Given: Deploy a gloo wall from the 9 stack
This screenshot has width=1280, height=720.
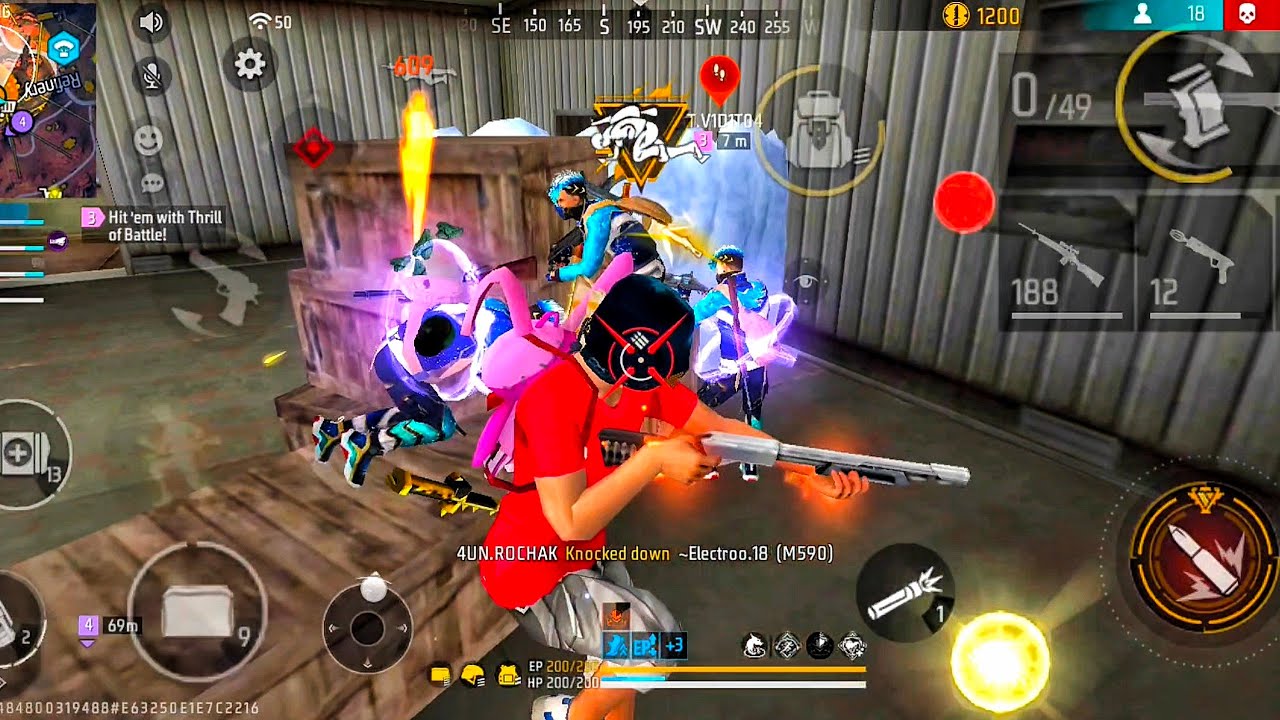Looking at the screenshot, I should 197,611.
